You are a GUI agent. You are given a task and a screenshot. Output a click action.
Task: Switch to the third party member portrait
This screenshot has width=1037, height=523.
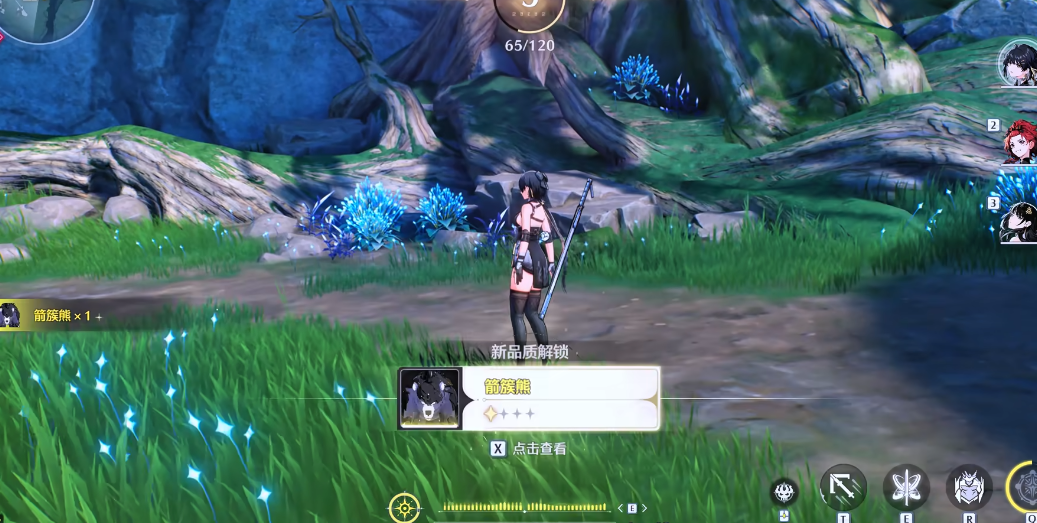(x=1020, y=221)
